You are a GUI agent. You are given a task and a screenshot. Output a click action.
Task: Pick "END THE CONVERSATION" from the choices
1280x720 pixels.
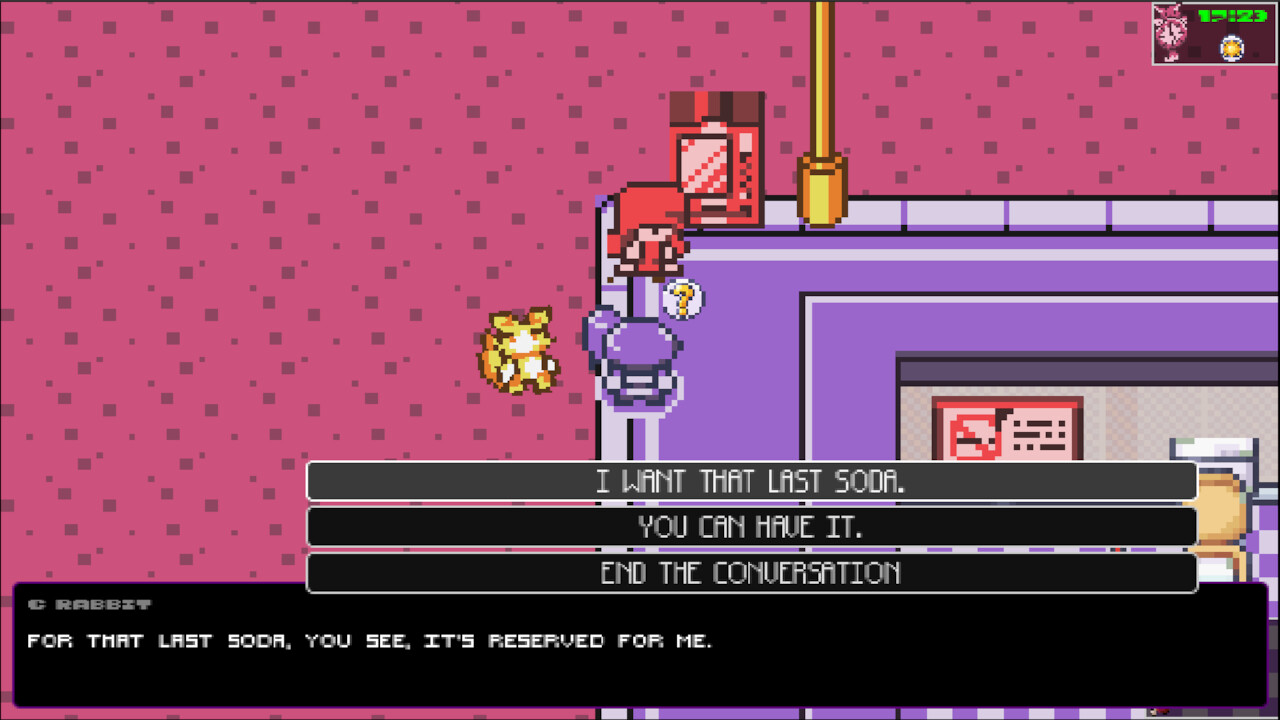(750, 573)
